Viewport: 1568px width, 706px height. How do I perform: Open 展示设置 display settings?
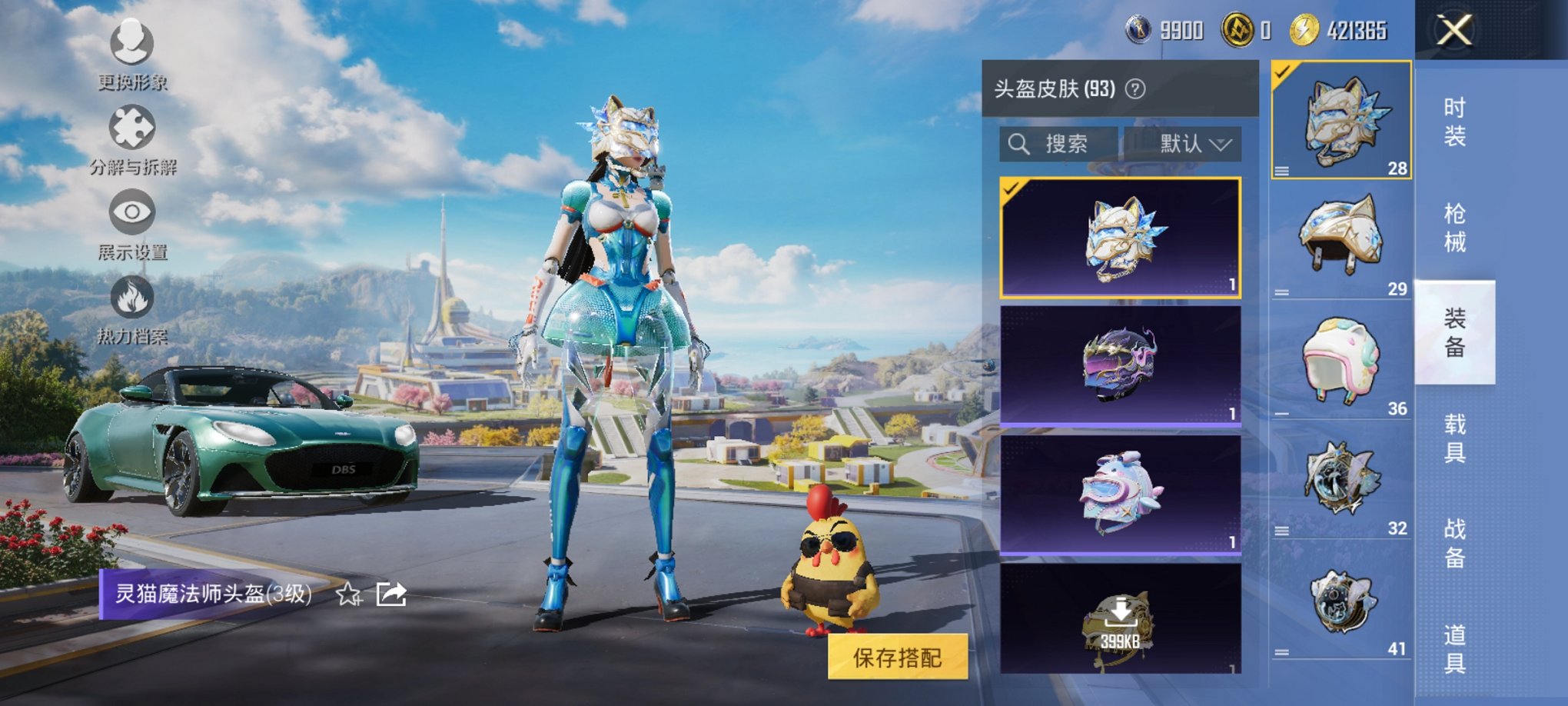[131, 215]
